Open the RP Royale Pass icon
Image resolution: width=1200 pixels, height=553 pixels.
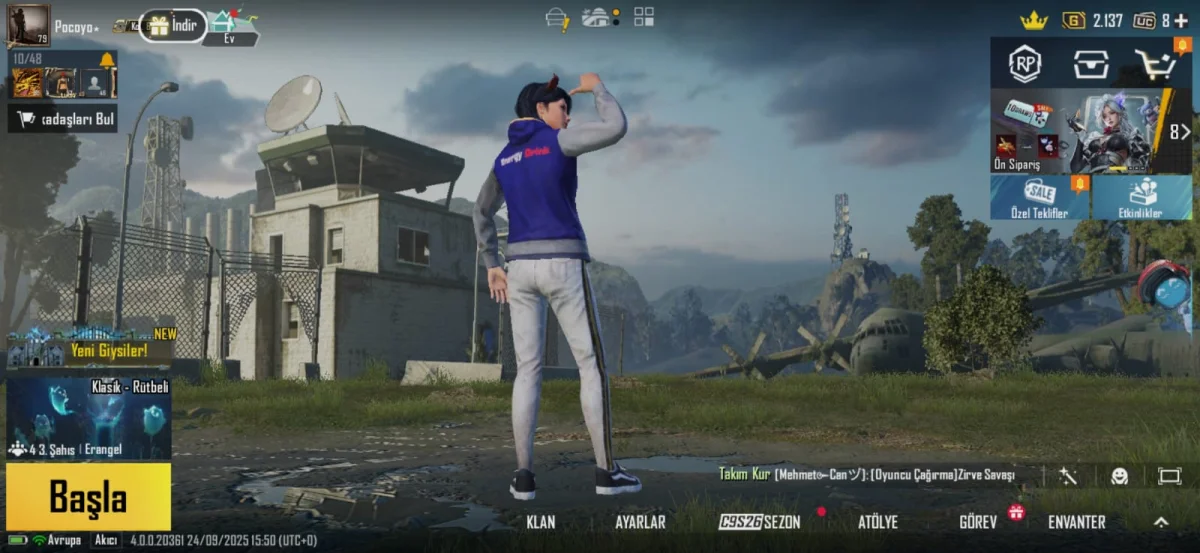tap(1024, 64)
